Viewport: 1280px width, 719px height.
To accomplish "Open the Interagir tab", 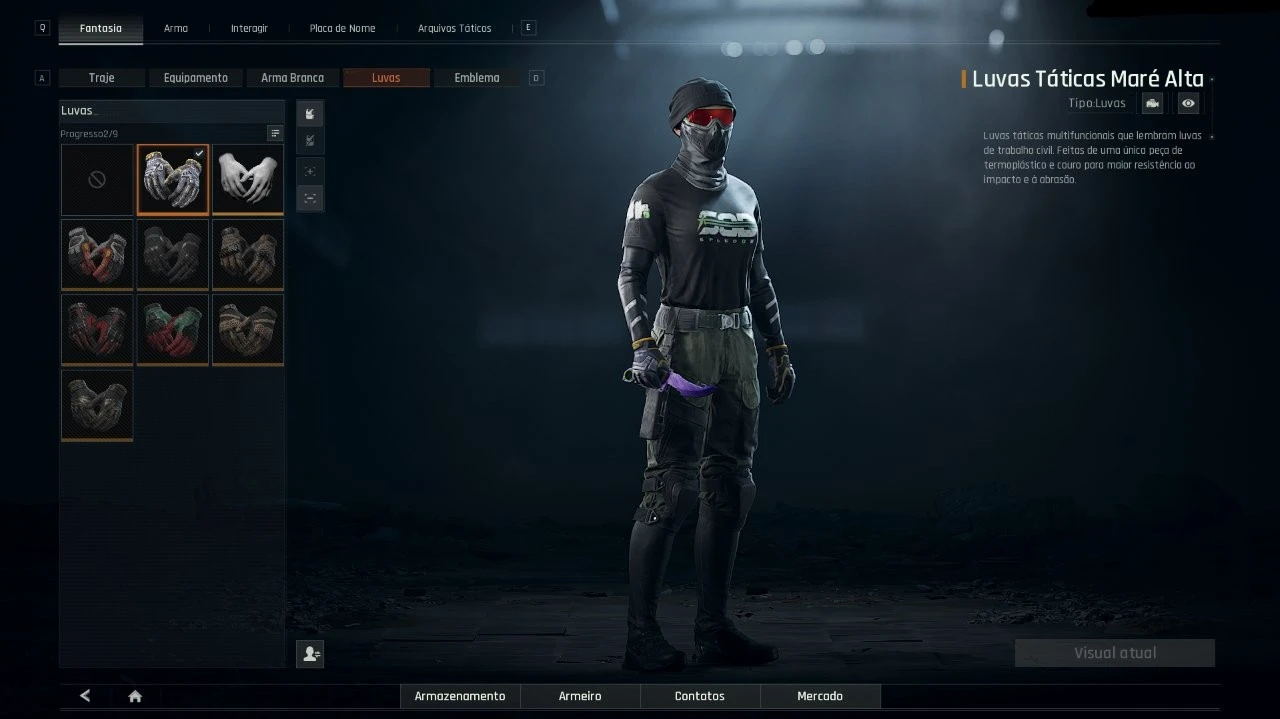I will [249, 28].
